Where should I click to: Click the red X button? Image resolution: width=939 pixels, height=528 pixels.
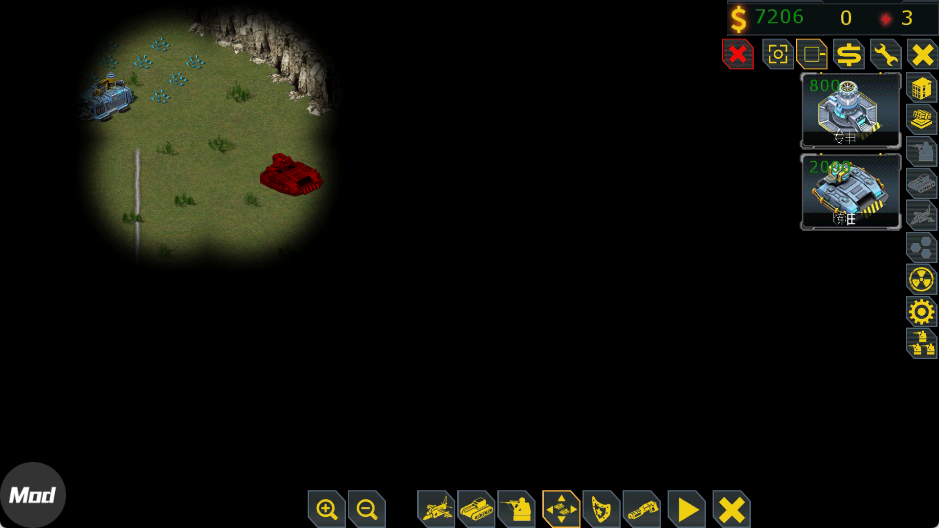[737, 54]
